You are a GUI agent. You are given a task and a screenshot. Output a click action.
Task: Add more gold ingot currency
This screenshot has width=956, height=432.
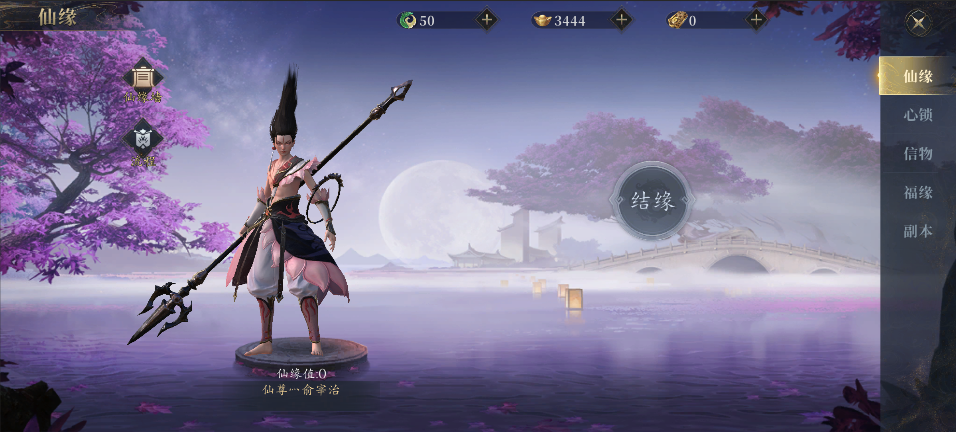(x=621, y=19)
